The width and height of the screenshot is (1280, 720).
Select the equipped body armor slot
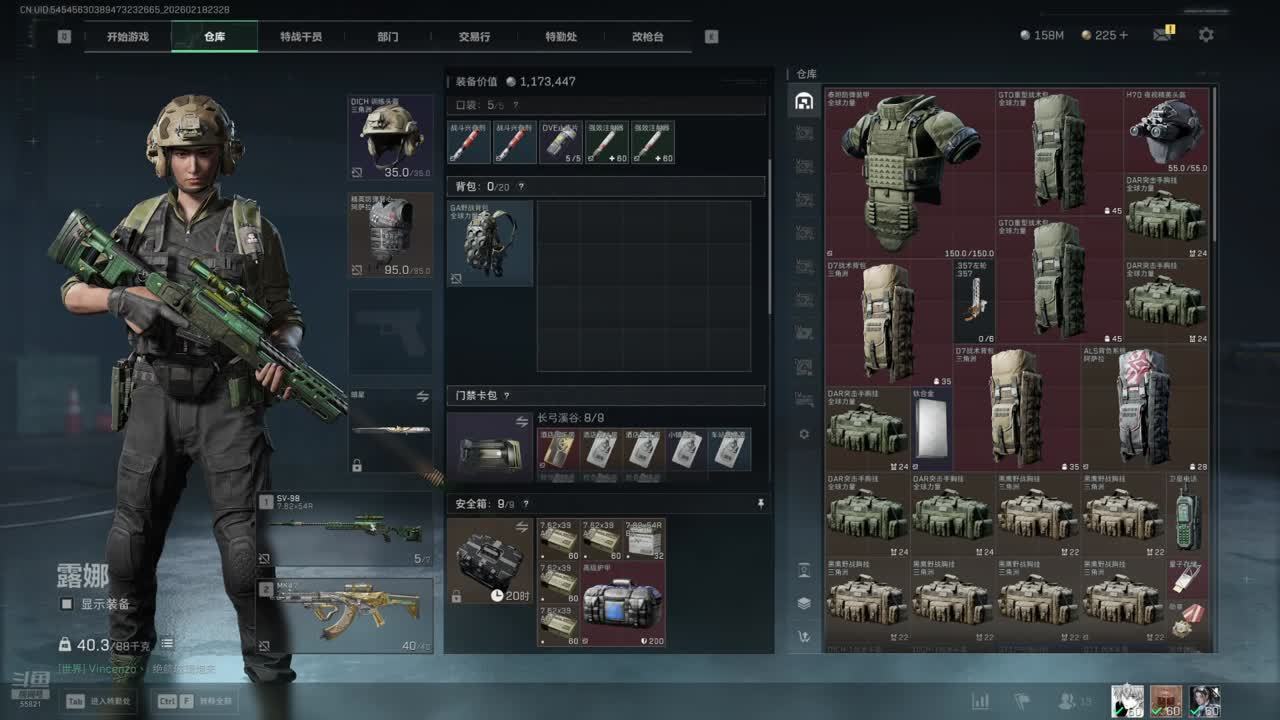tap(391, 235)
